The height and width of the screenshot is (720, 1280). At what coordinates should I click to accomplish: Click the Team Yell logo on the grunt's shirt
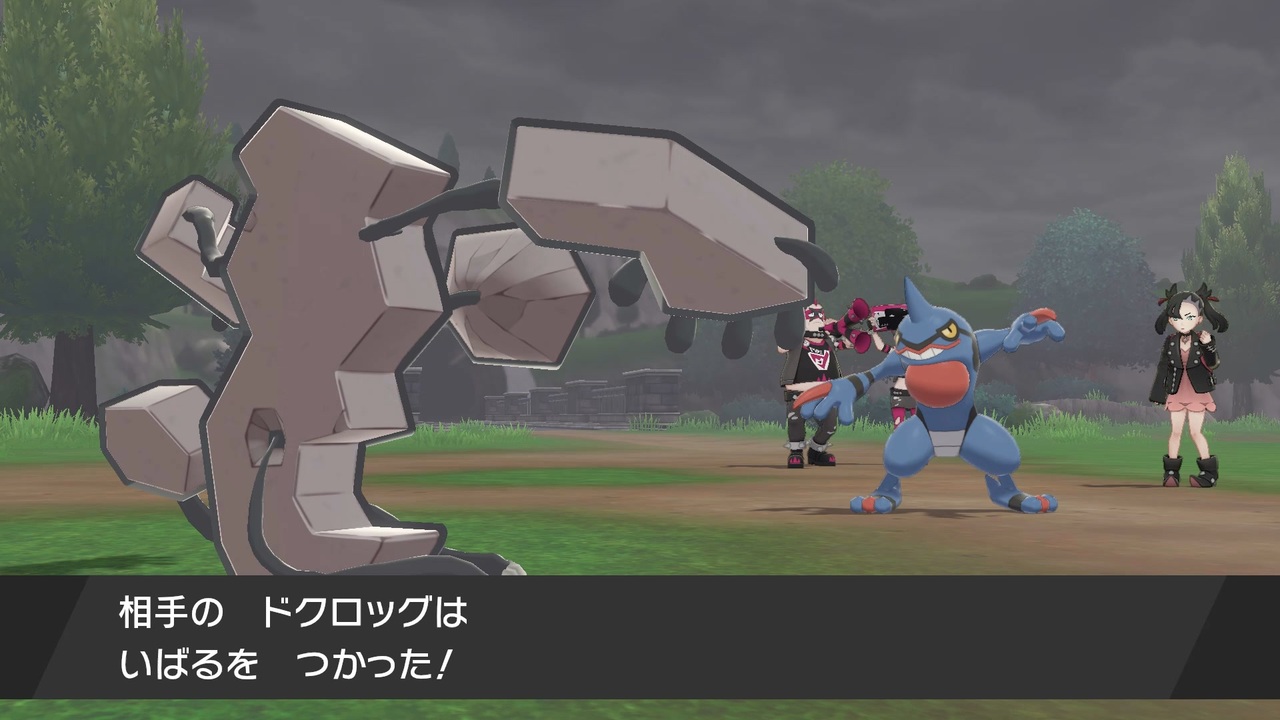click(x=820, y=358)
